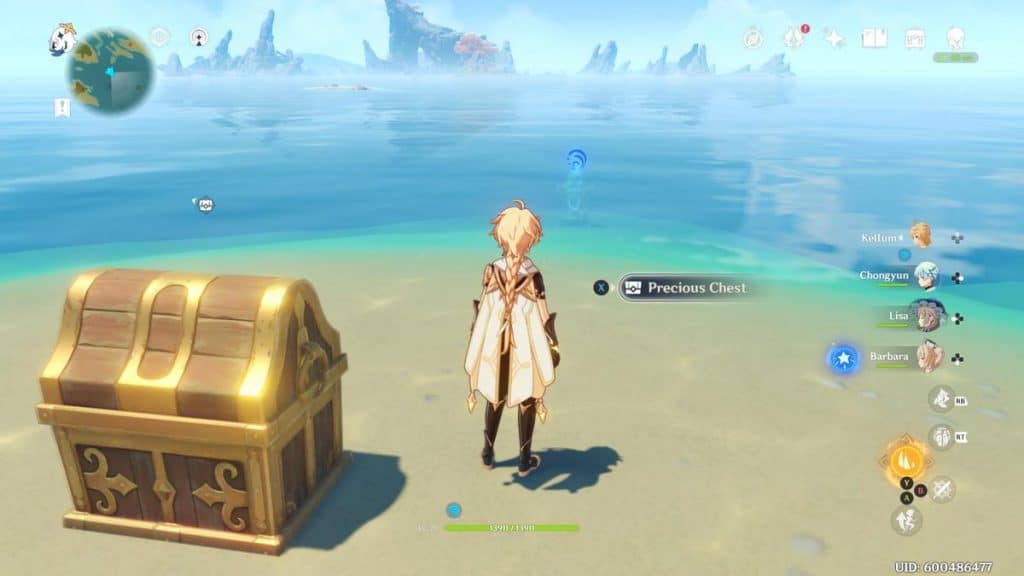Open the icon with the red alert badge
Viewport: 1024px width, 576px height.
794,38
